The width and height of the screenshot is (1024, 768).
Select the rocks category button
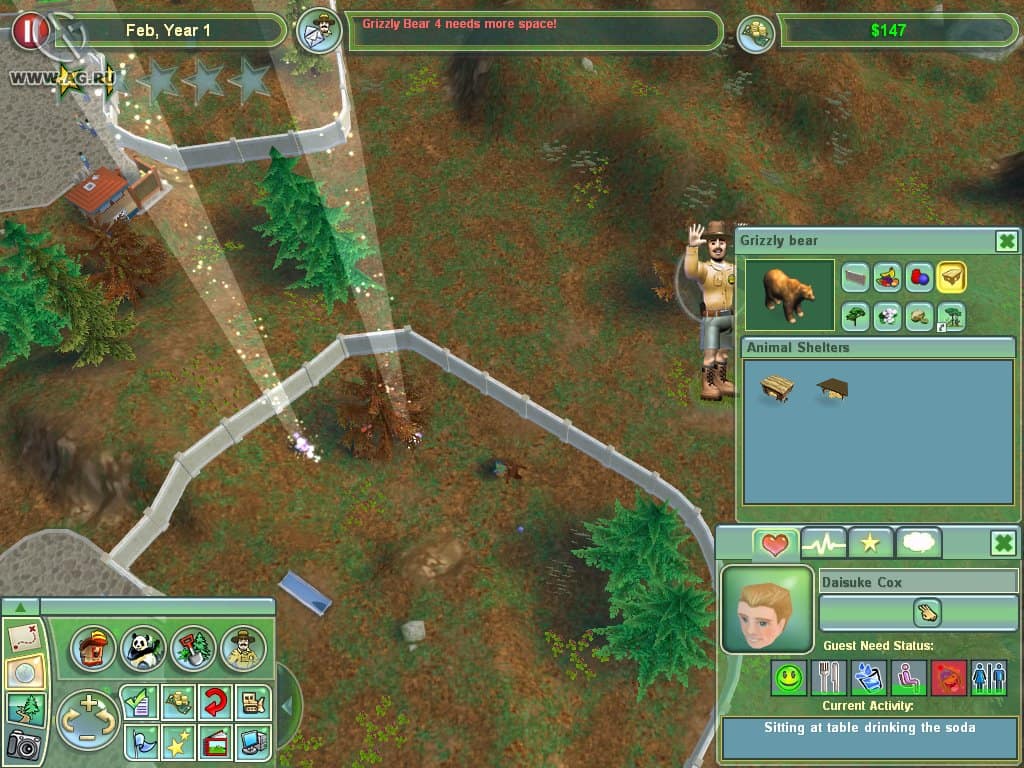(x=919, y=316)
